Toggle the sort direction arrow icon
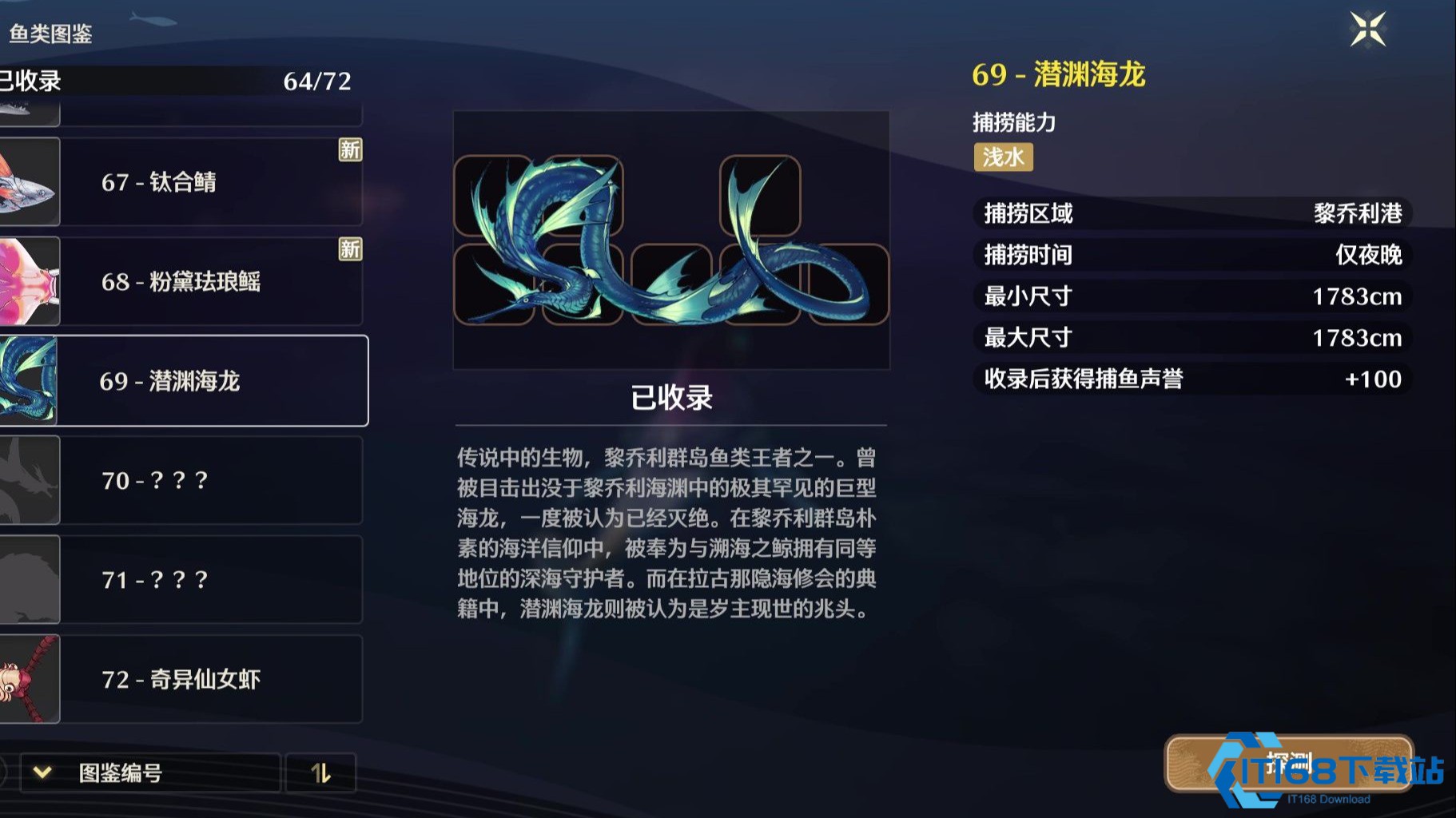Viewport: 1456px width, 818px height. pos(321,772)
